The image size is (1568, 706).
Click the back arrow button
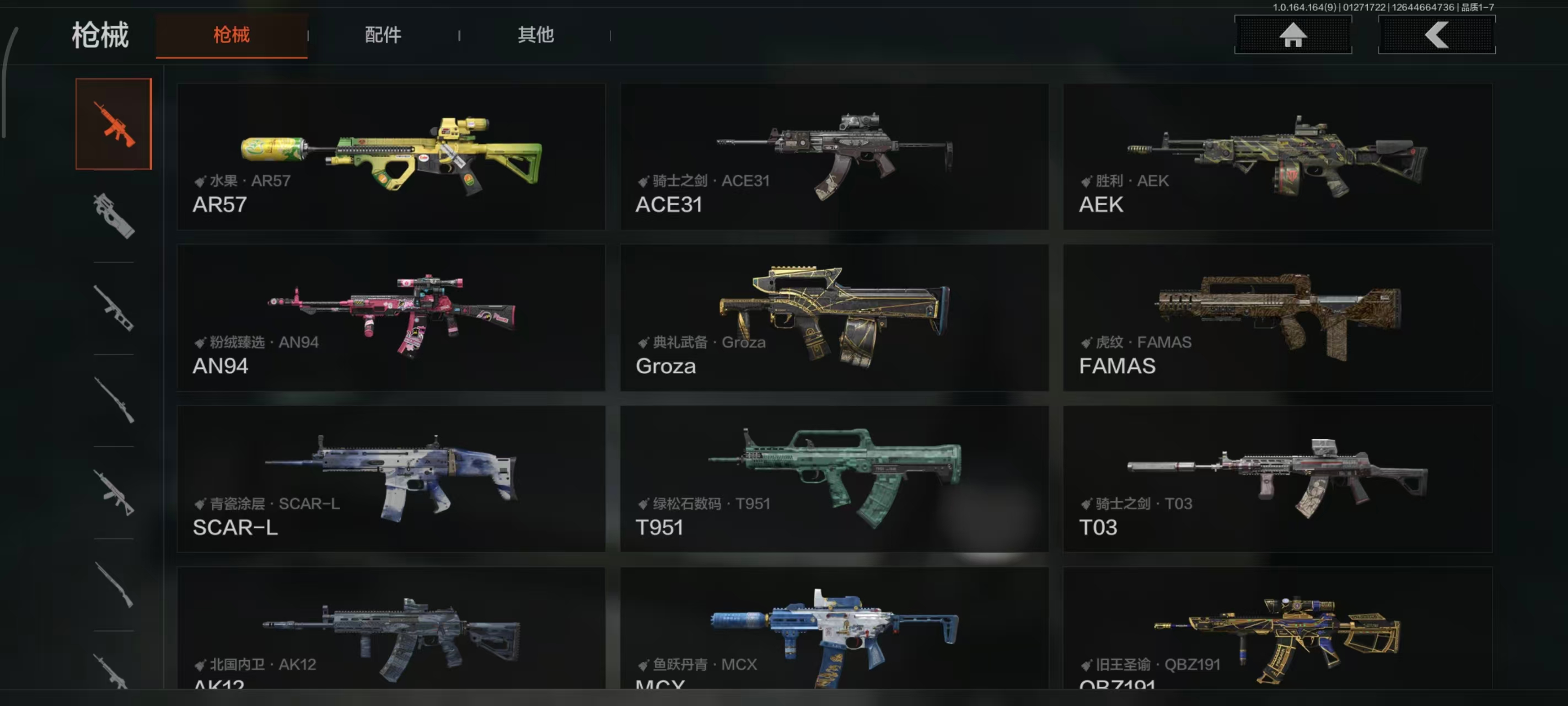point(1436,35)
